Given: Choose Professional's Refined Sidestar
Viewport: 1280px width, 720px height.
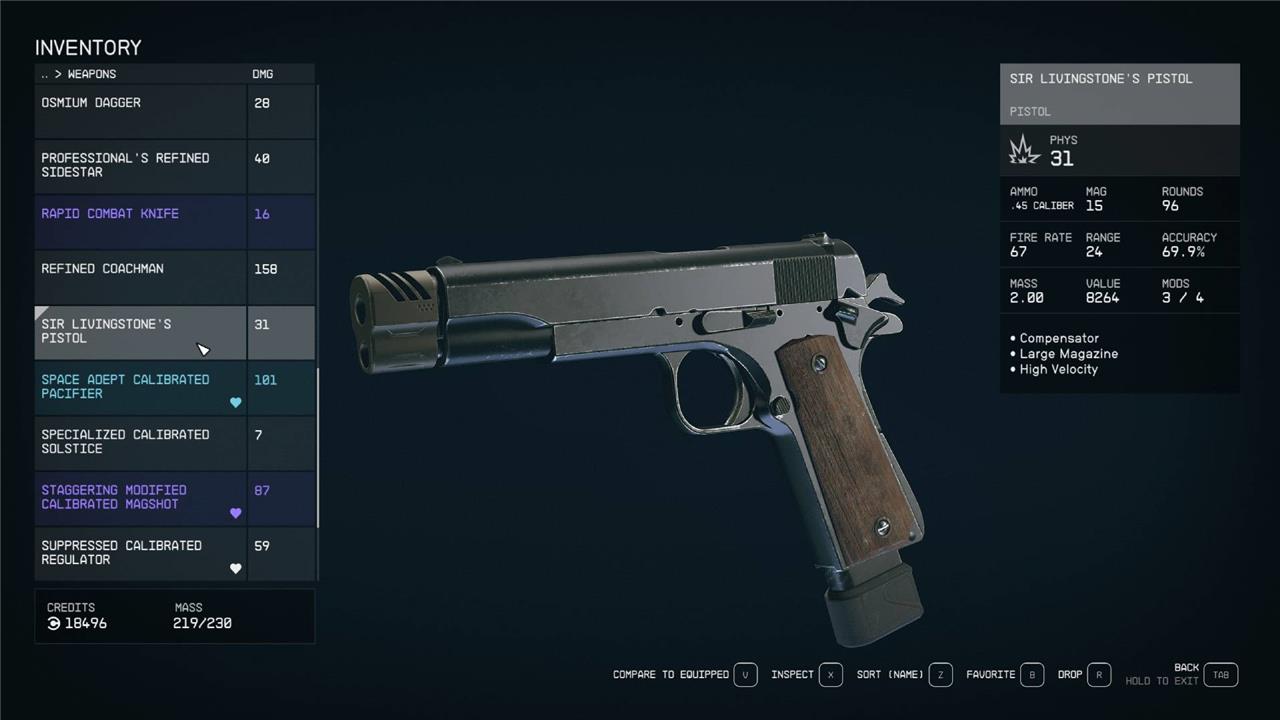Looking at the screenshot, I should (140, 166).
